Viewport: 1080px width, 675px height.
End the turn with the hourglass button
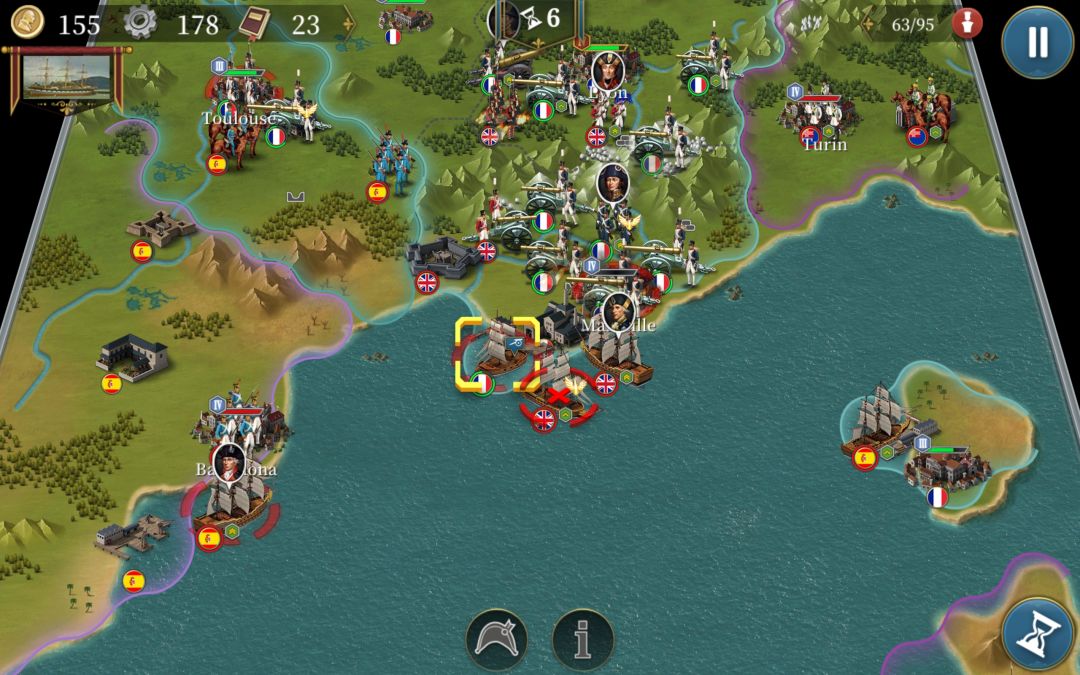(1037, 634)
